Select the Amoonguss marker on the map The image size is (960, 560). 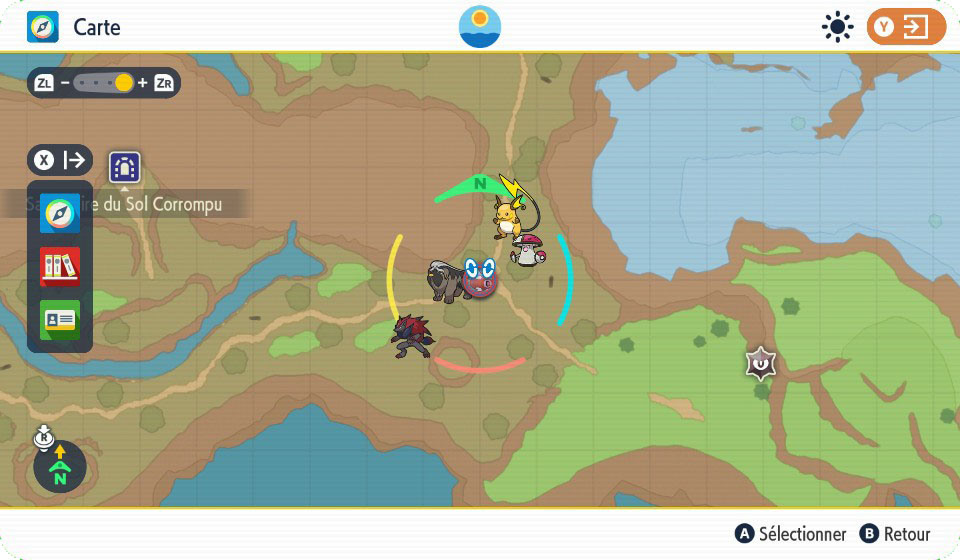tap(526, 250)
